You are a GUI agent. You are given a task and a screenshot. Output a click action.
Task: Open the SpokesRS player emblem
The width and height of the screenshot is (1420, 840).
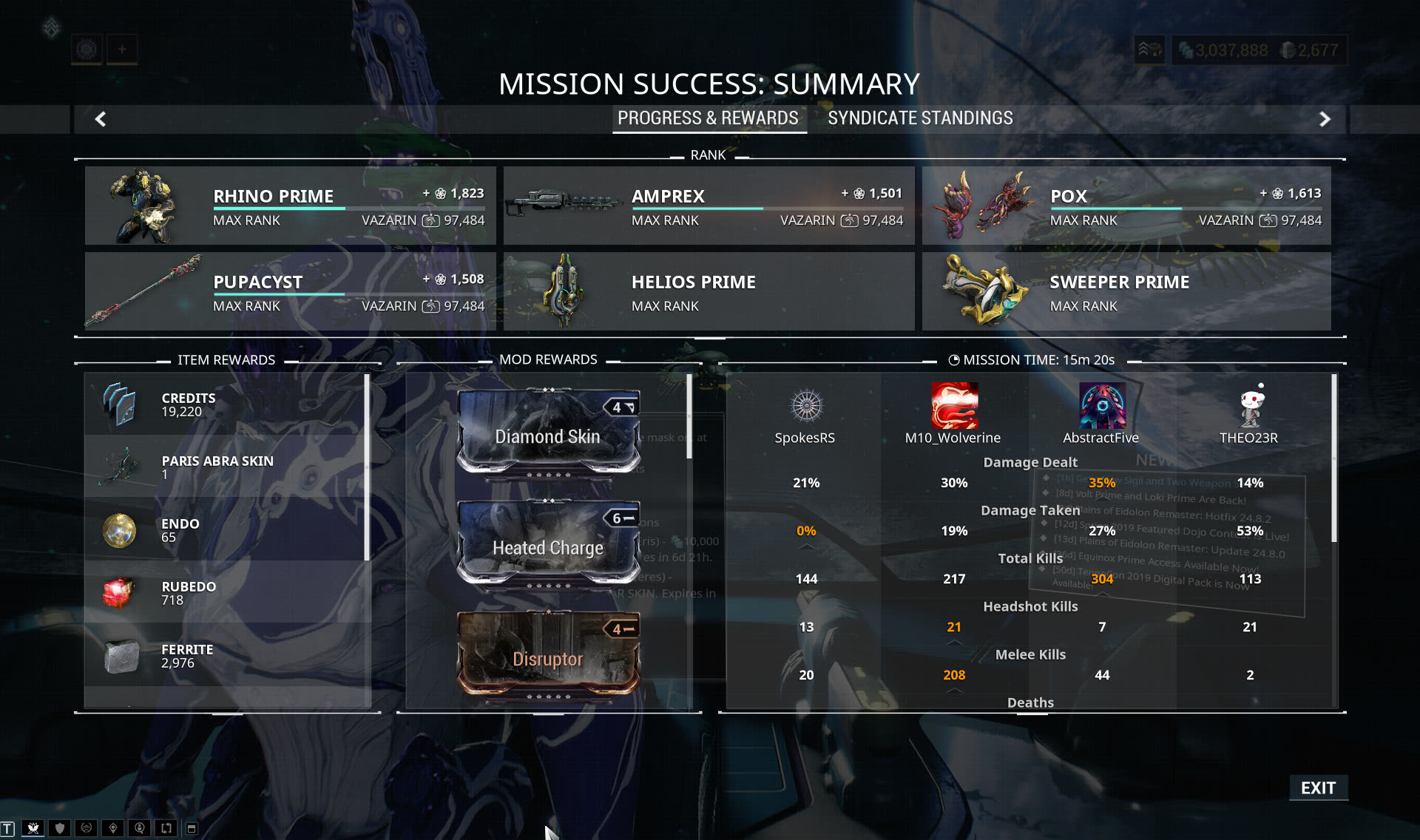tap(806, 406)
